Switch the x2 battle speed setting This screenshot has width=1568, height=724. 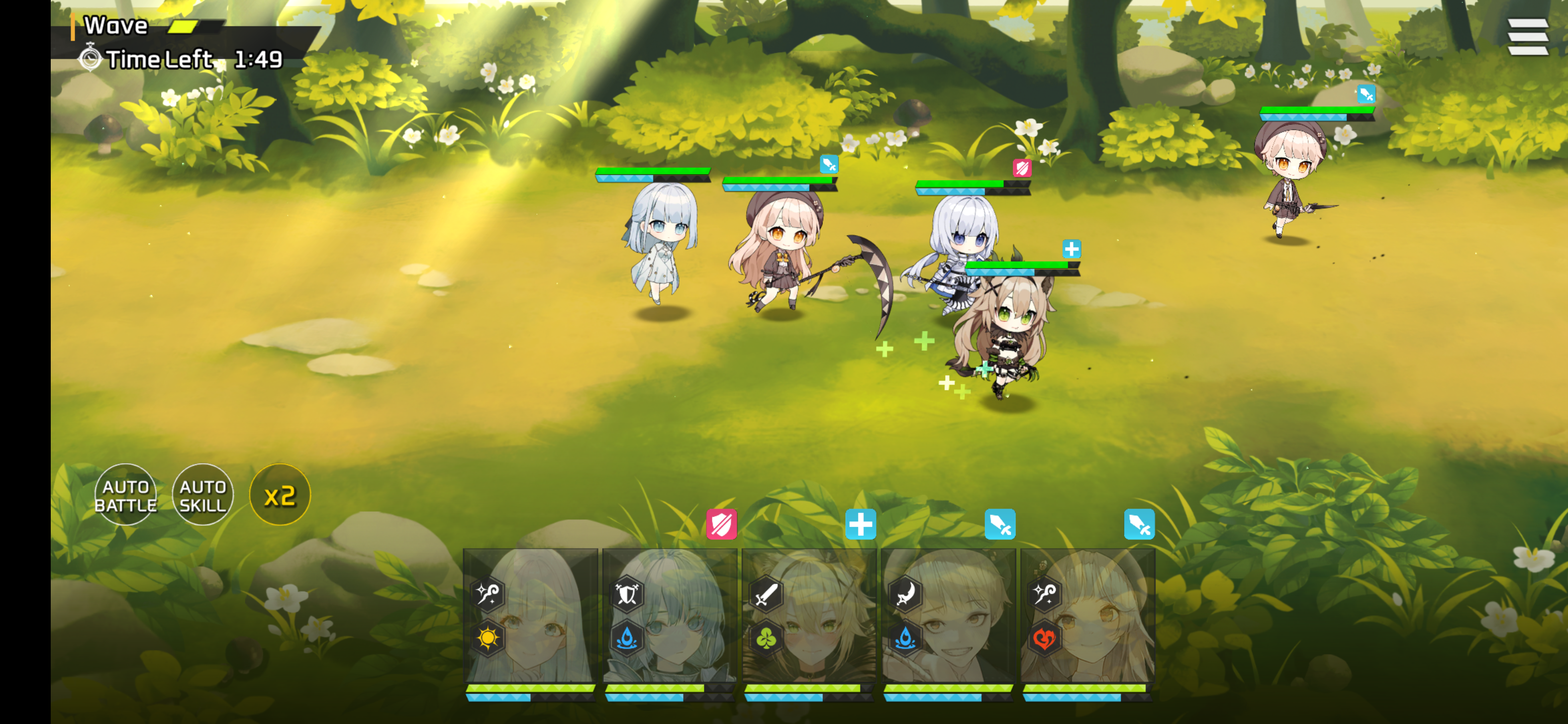(280, 494)
